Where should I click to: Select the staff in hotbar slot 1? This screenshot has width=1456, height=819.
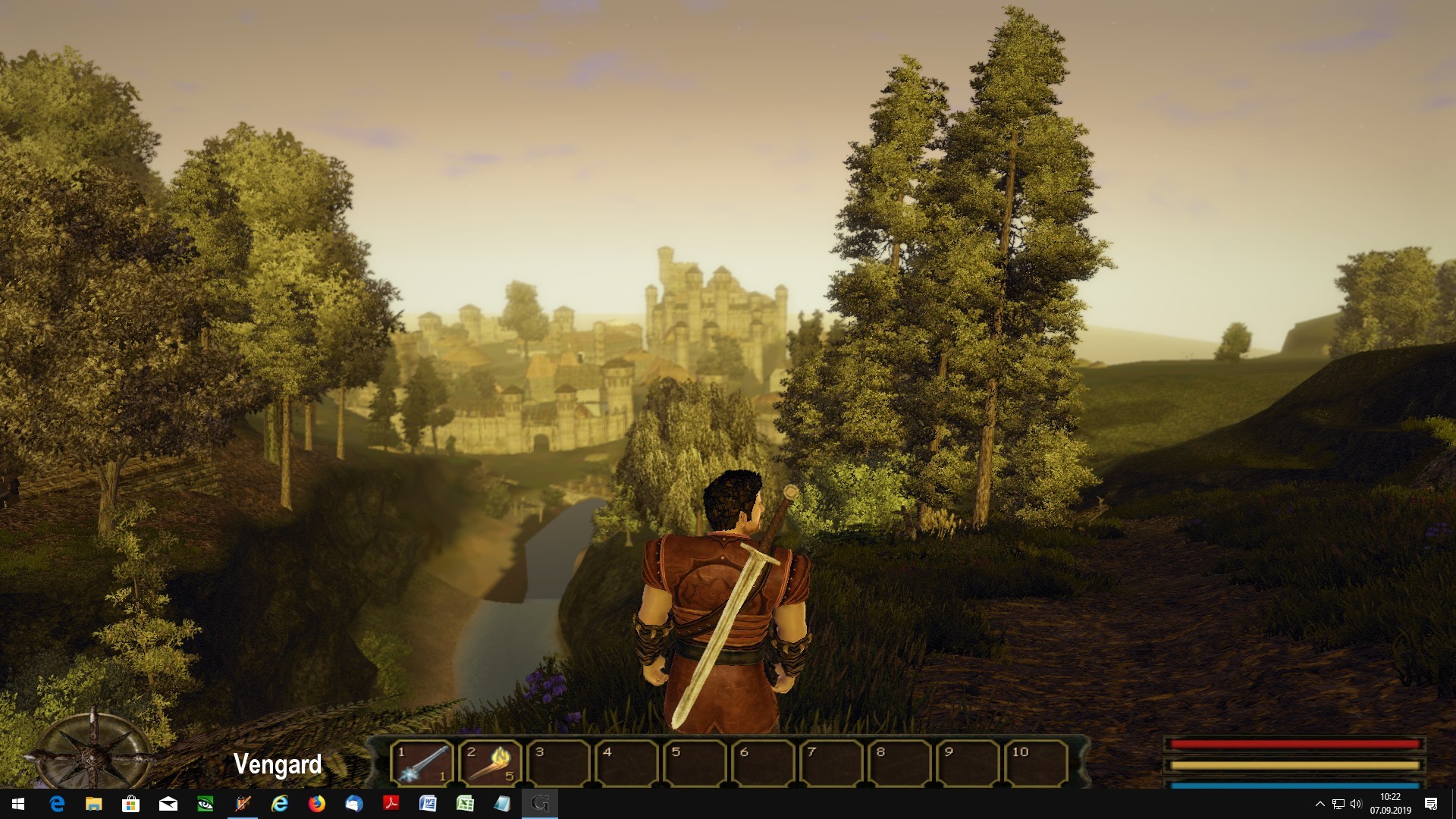click(x=422, y=763)
